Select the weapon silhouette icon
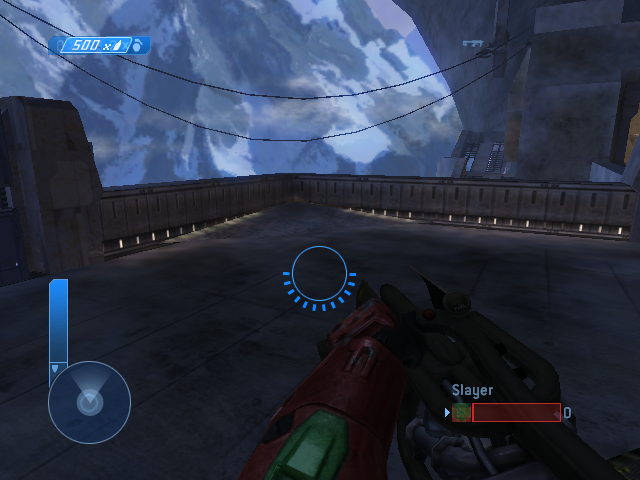640x480 pixels. 473,43
